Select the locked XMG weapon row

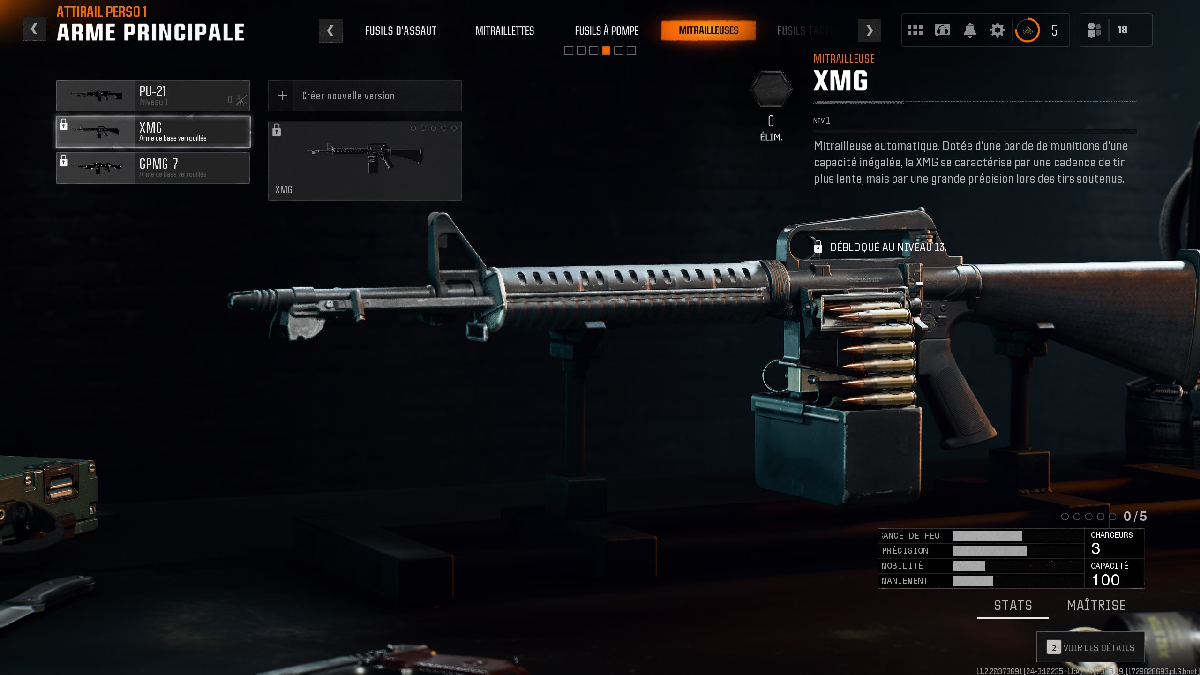point(153,132)
